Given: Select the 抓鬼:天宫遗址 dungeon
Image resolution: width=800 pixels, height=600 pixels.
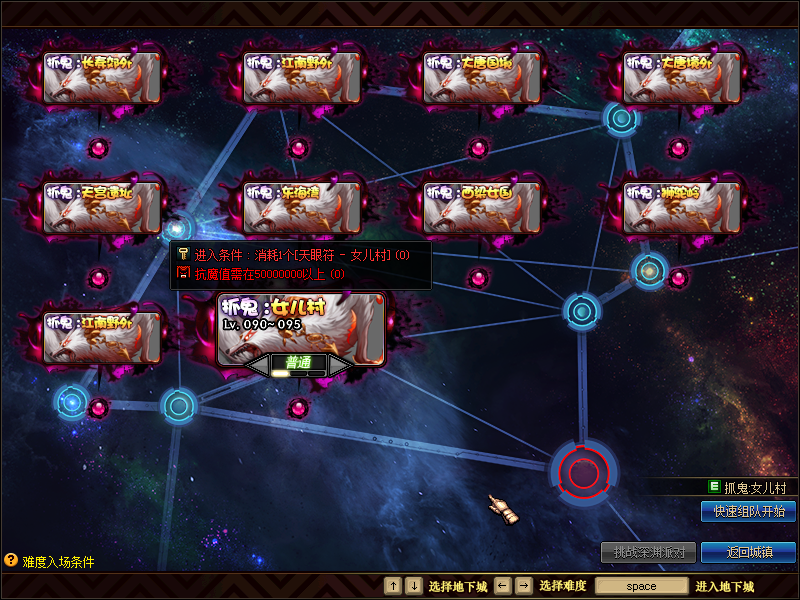Looking at the screenshot, I should tap(102, 207).
